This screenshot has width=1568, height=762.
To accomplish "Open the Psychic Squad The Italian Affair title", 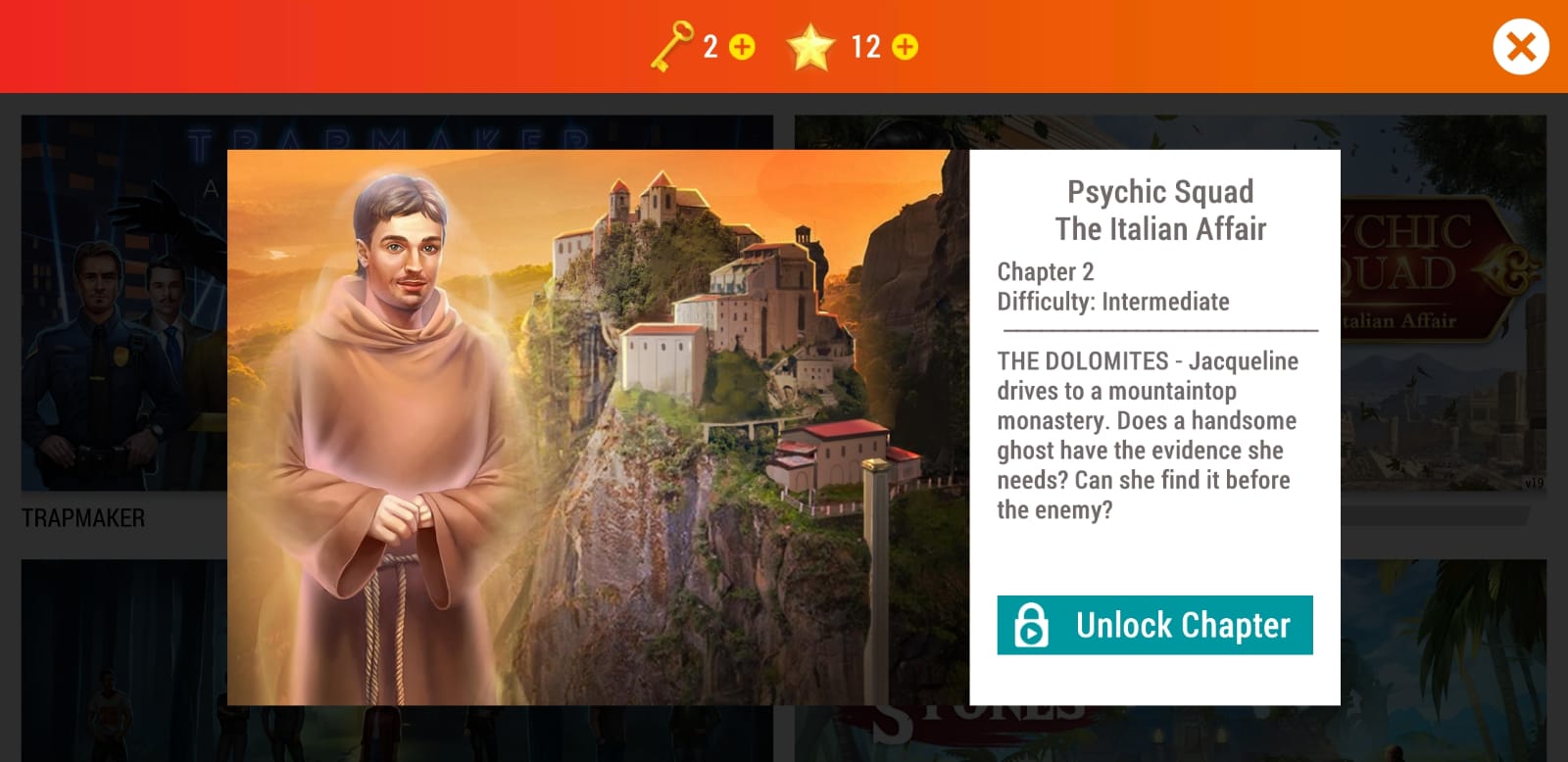I will 1160,211.
